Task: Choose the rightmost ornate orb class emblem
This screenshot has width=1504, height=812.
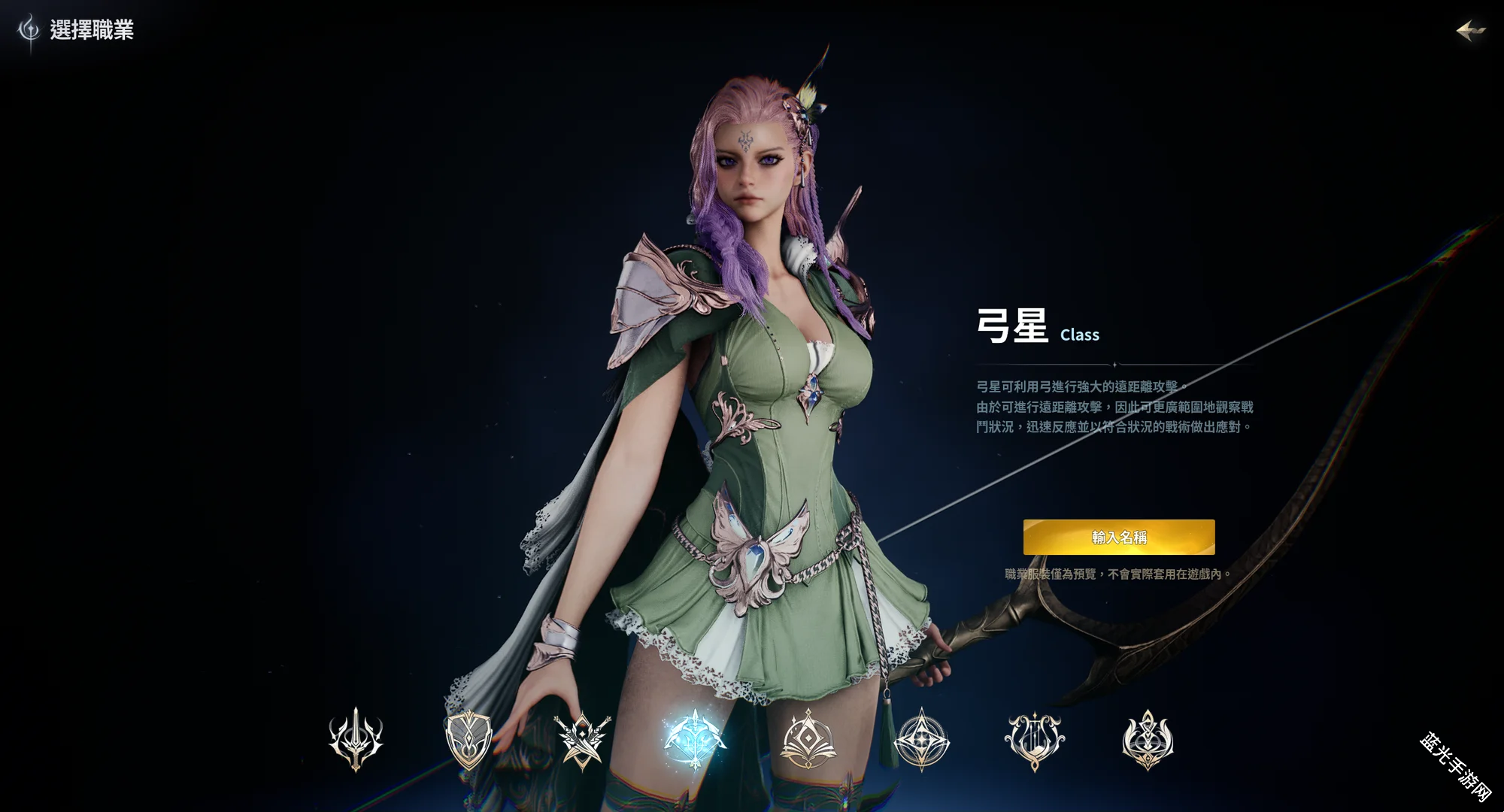Action: [x=1148, y=739]
